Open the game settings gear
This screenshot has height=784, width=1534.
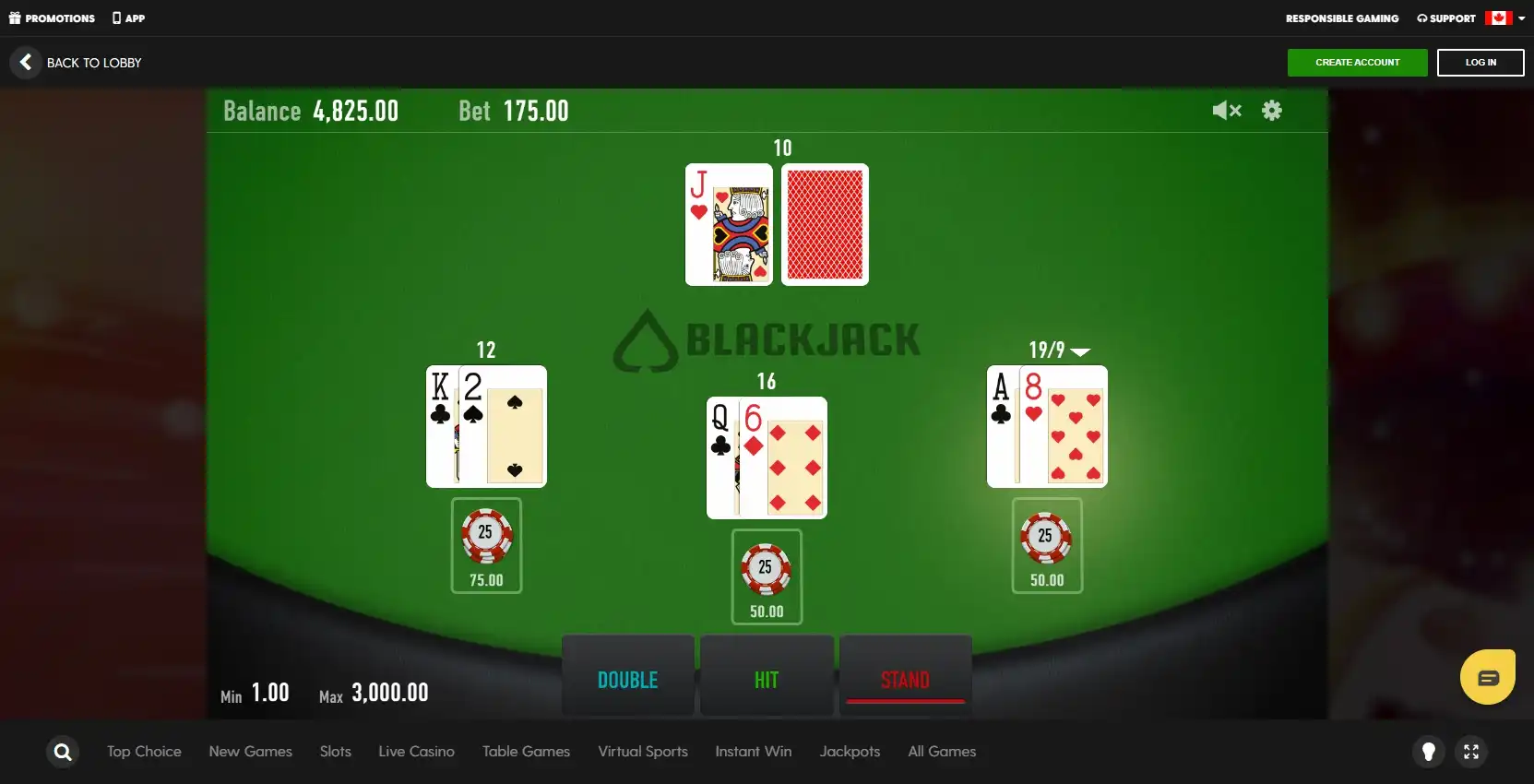pyautogui.click(x=1272, y=110)
